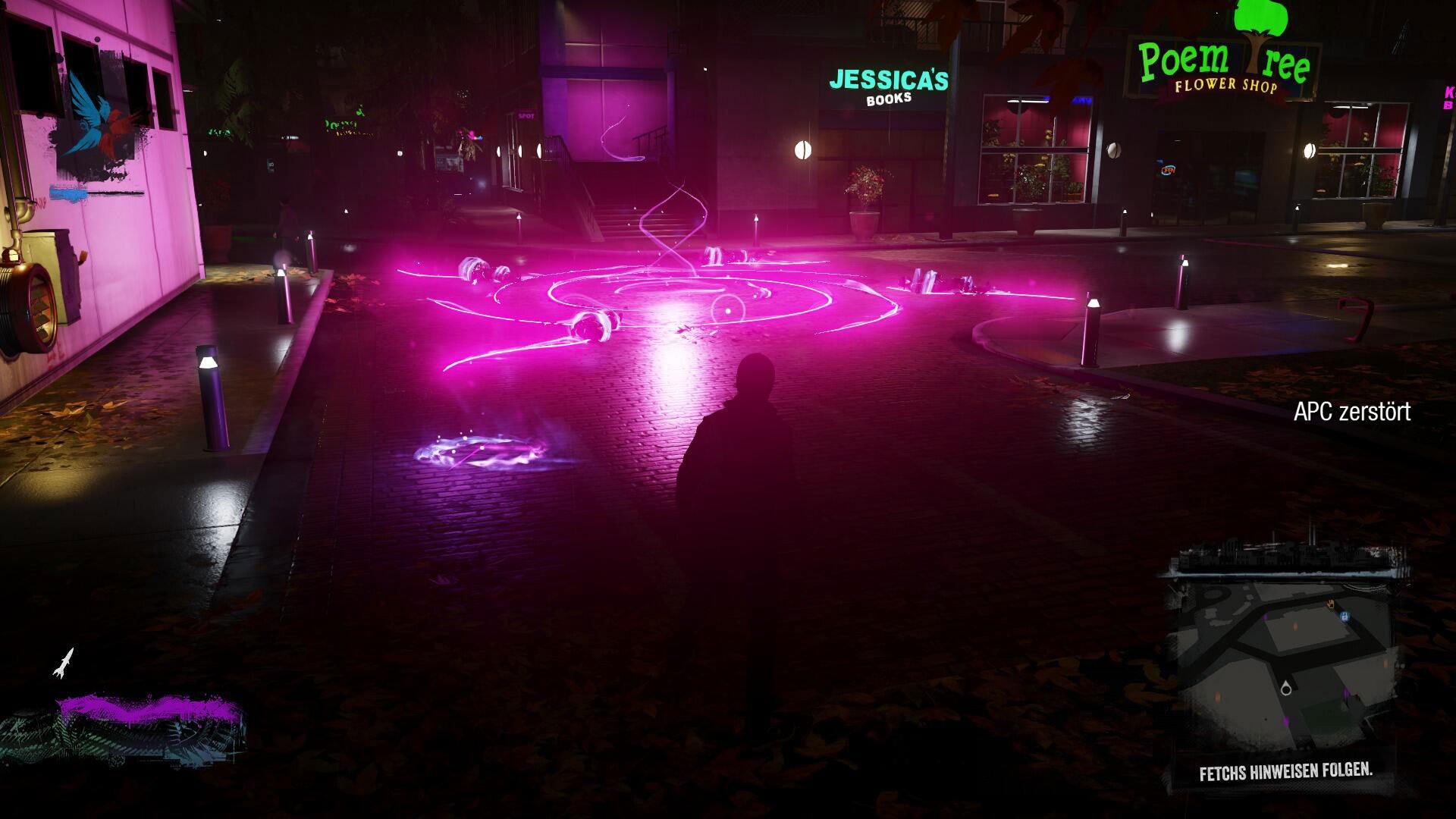Select the blue camera marker on the minimap

(x=1345, y=615)
